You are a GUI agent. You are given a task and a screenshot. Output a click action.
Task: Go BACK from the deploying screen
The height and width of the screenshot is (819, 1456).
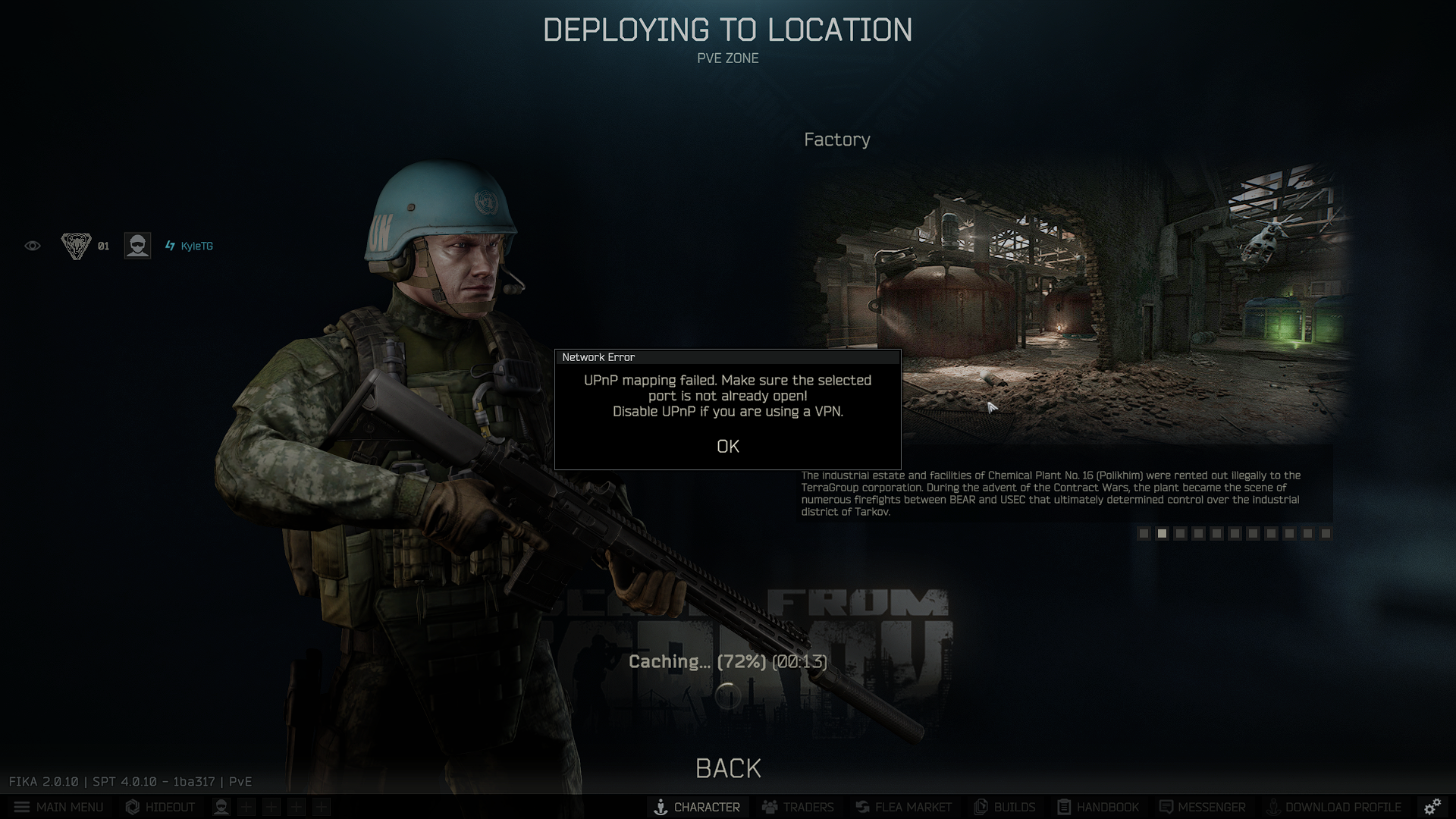(727, 768)
